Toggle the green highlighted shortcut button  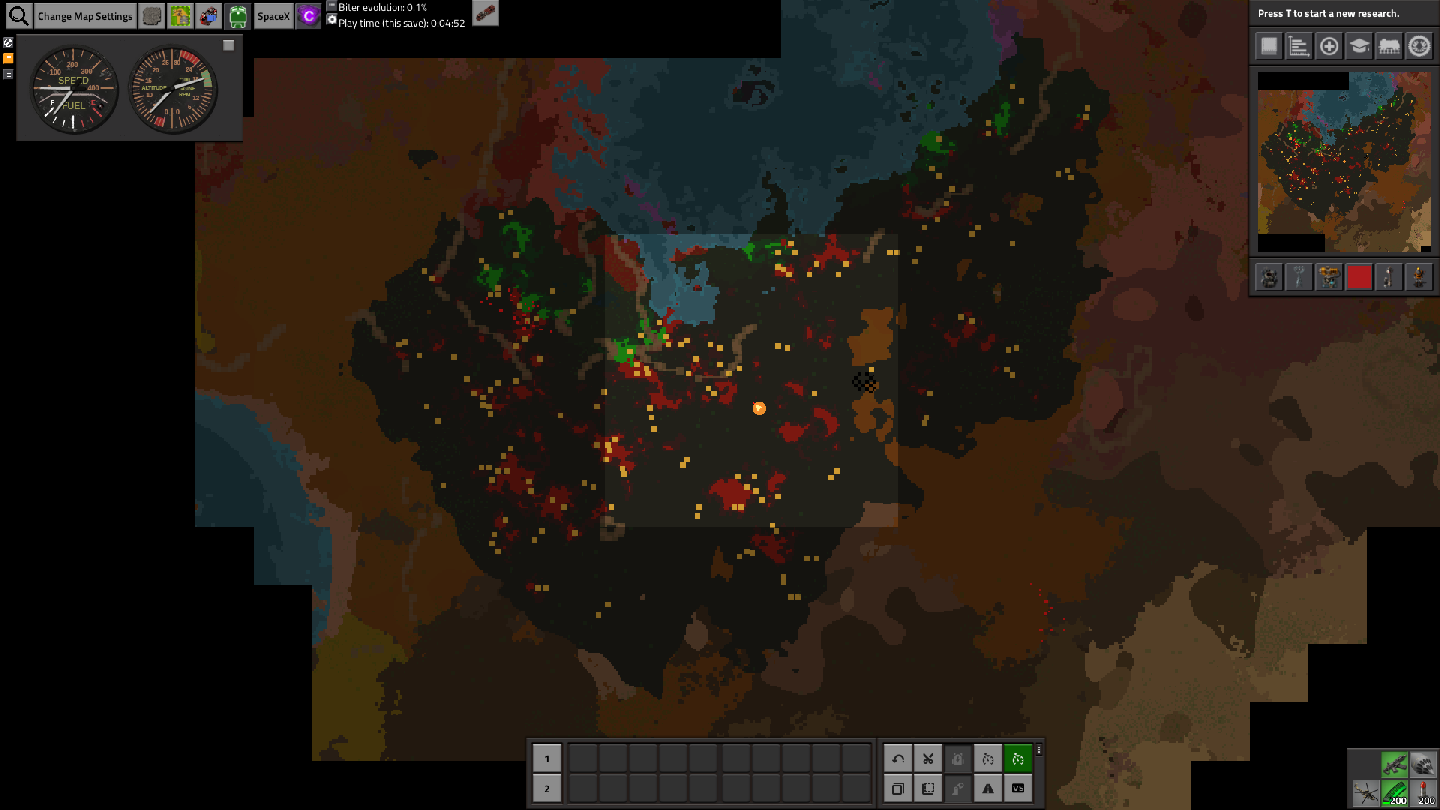coord(1018,759)
